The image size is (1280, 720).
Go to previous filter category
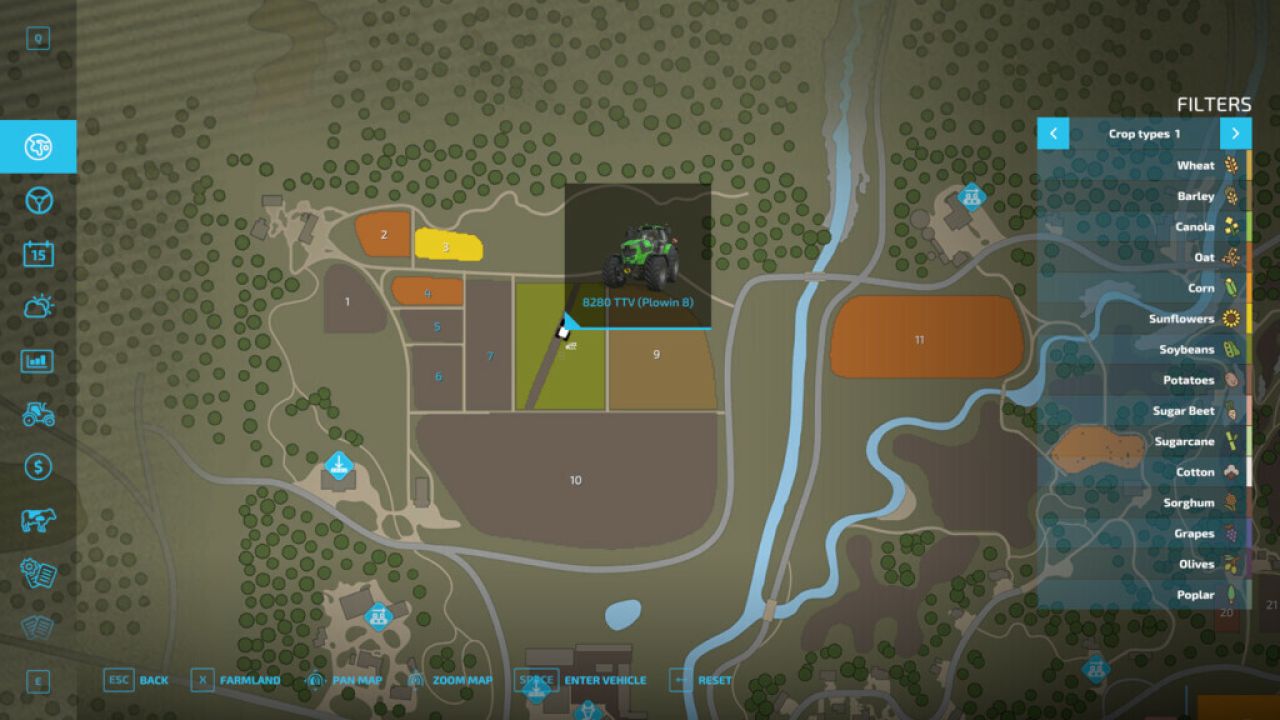(1053, 133)
